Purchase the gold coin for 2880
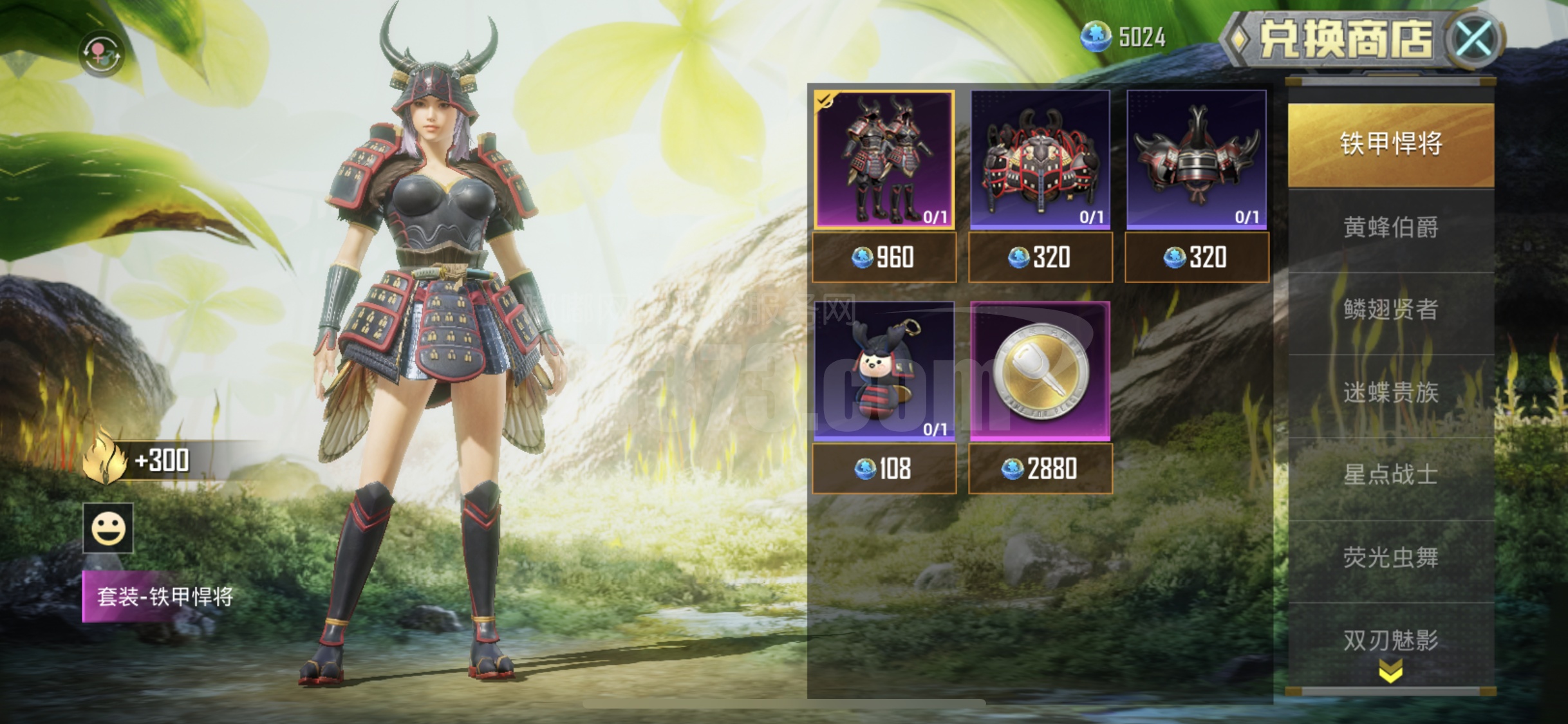This screenshot has width=1568, height=724. [x=1040, y=469]
